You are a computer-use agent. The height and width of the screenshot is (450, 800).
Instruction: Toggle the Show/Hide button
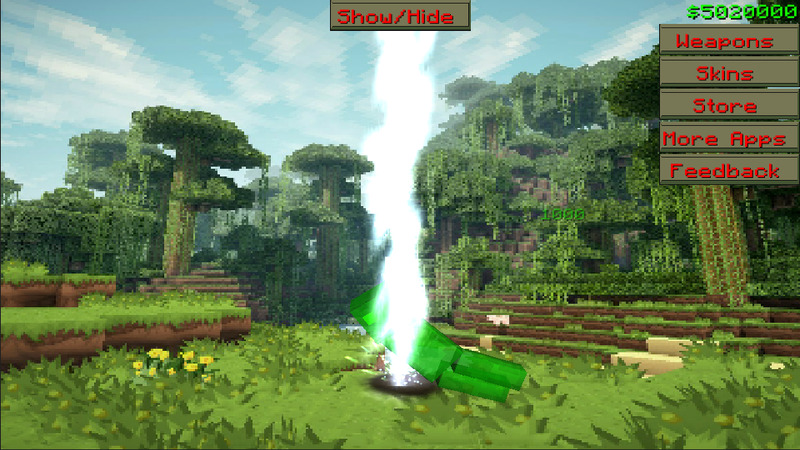(x=400, y=16)
